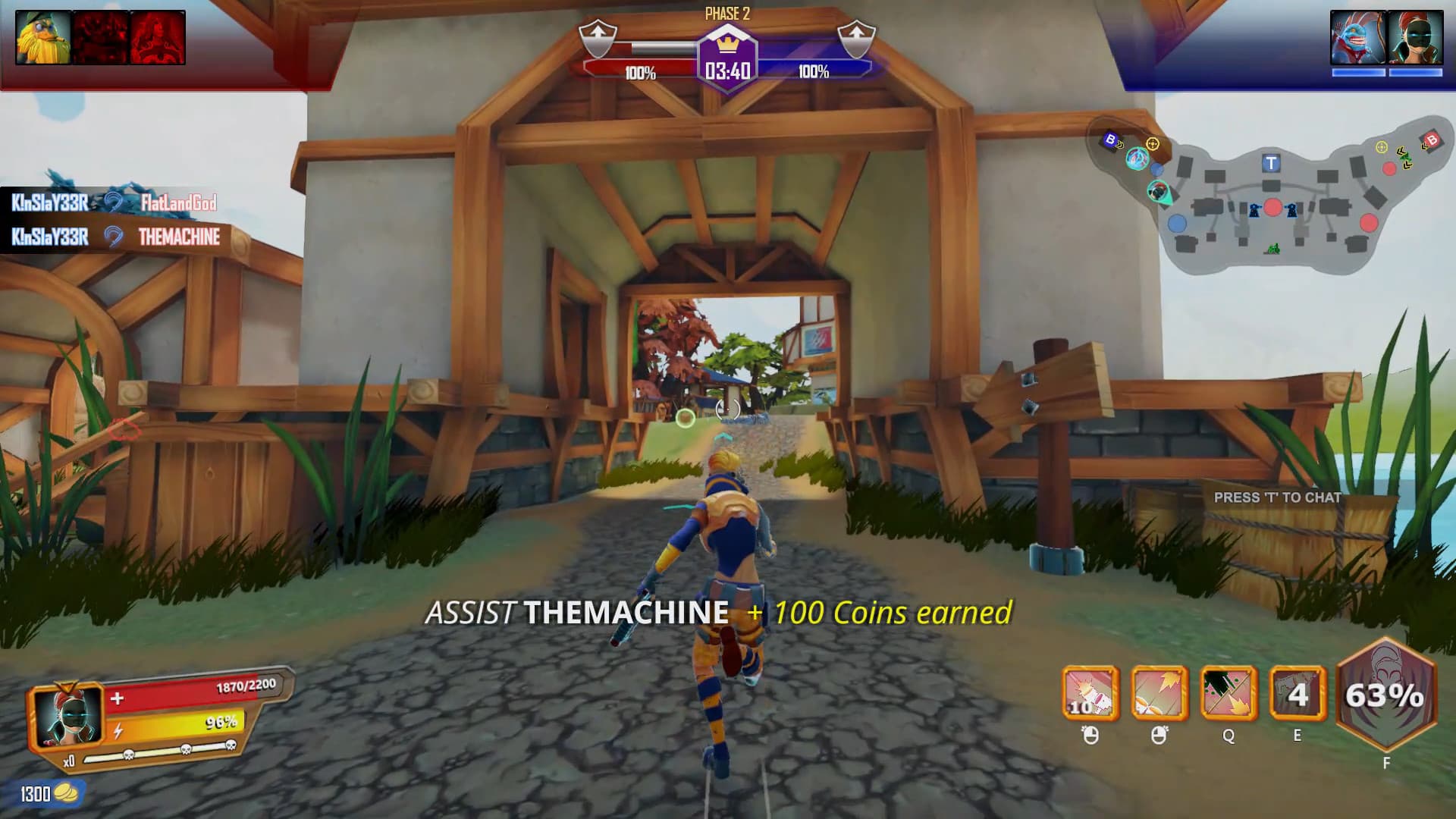Activate the hexagonal ultimate at 63%
This screenshot has height=819, width=1456.
pyautogui.click(x=1385, y=695)
